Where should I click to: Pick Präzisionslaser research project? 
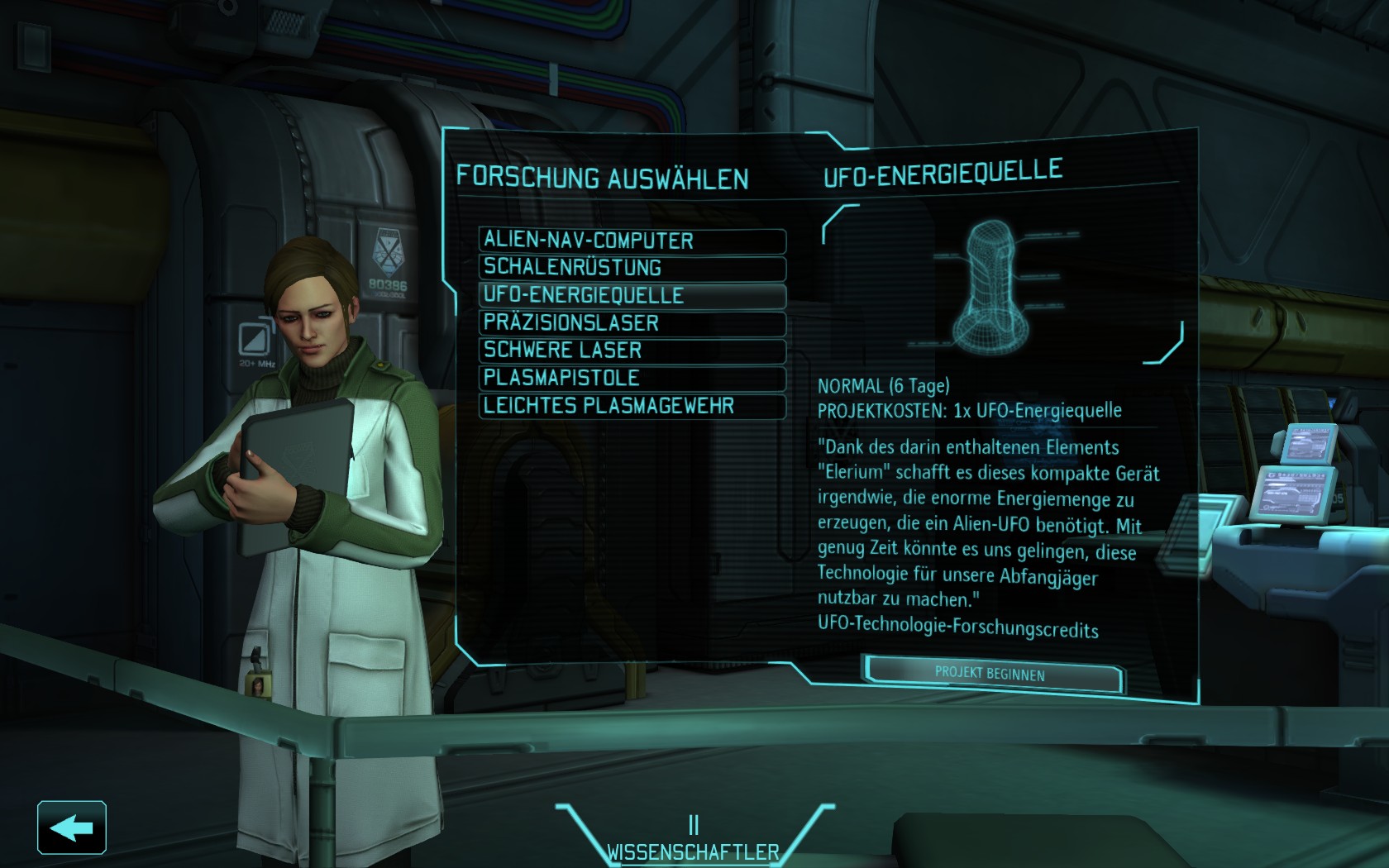[632, 323]
